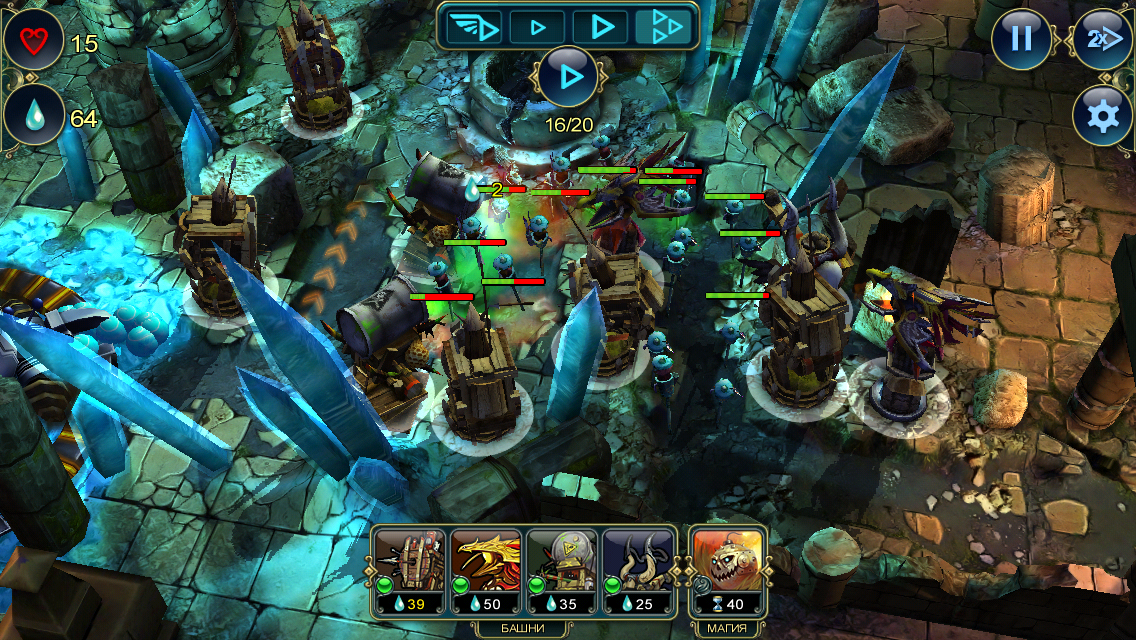Start the next wave with the round play button
Viewport: 1136px width, 640px height.
[569, 76]
